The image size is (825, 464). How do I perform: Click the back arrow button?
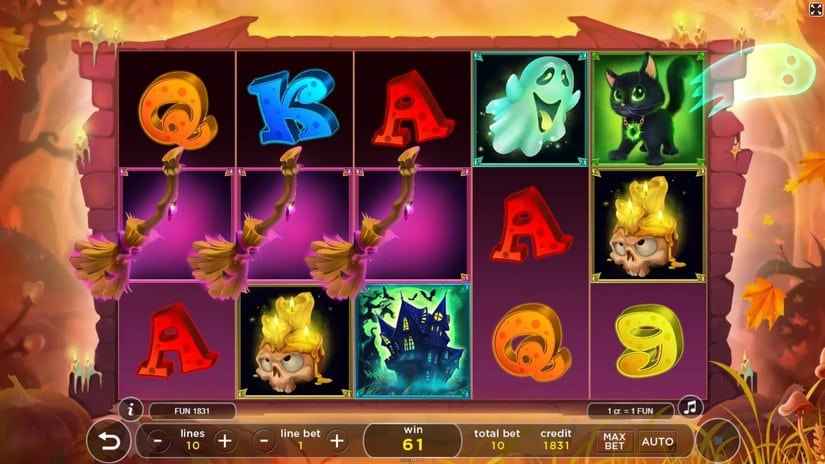[x=108, y=441]
